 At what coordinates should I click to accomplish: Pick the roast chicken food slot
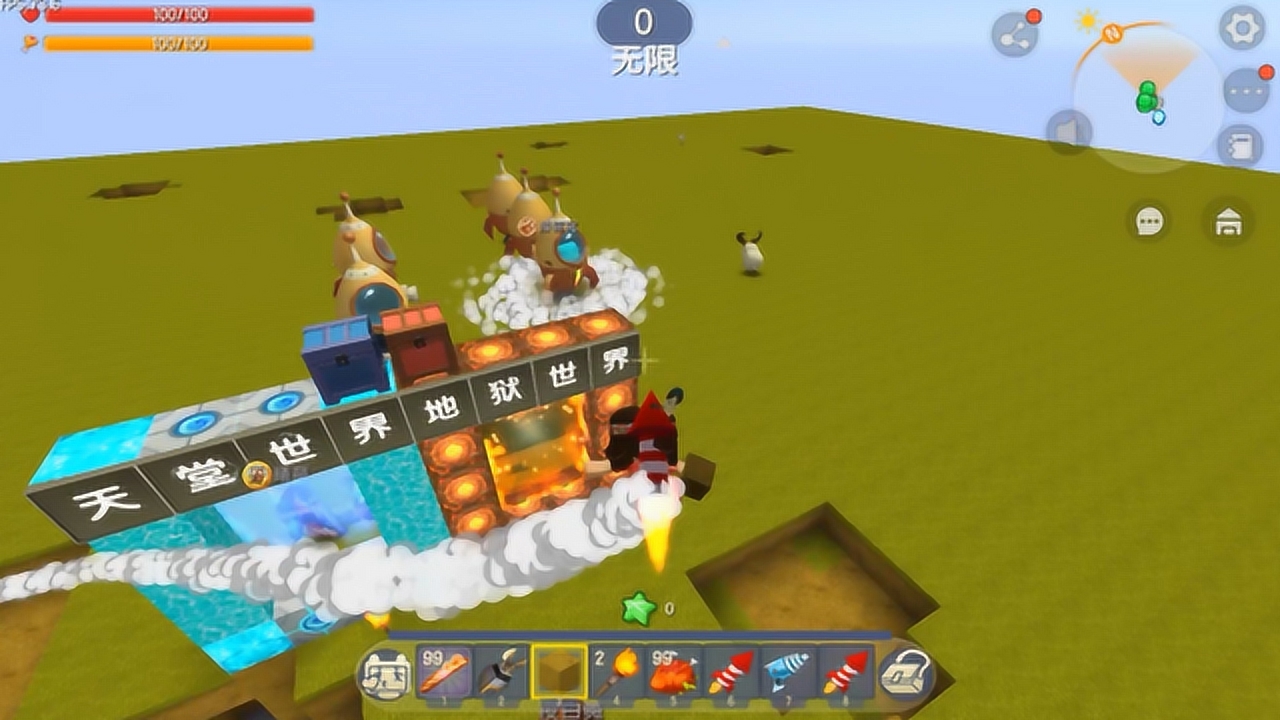[x=674, y=671]
